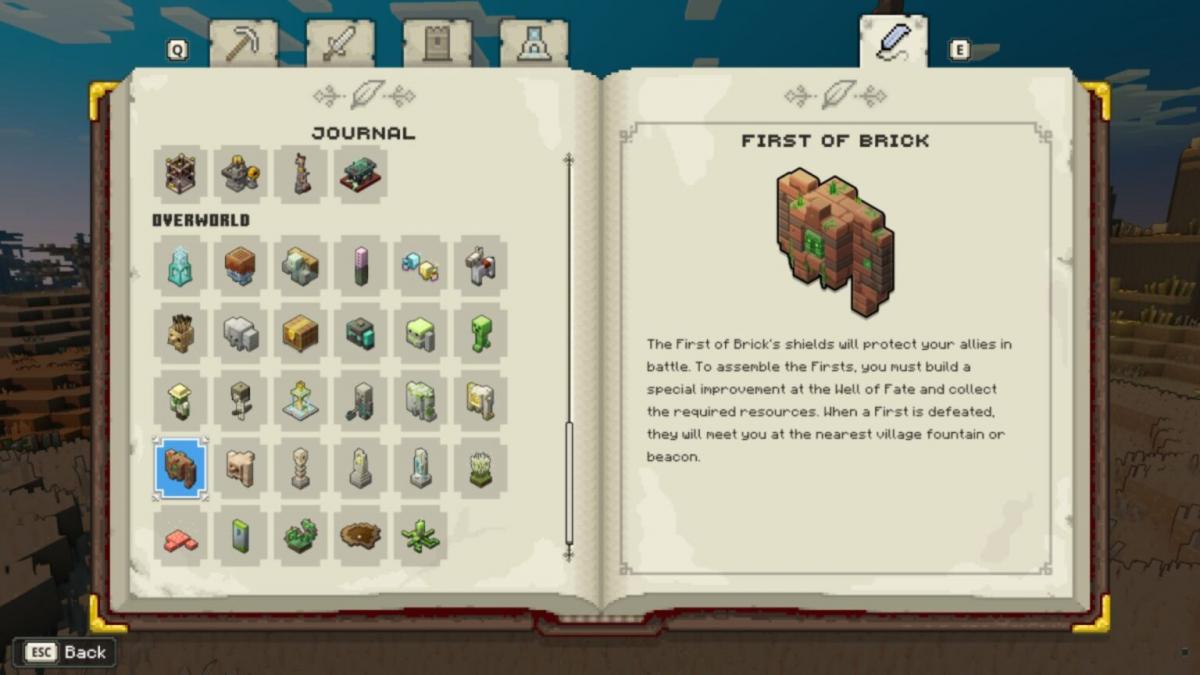The height and width of the screenshot is (675, 1200).
Task: Open the village fountain journal entry
Action: [x=300, y=400]
